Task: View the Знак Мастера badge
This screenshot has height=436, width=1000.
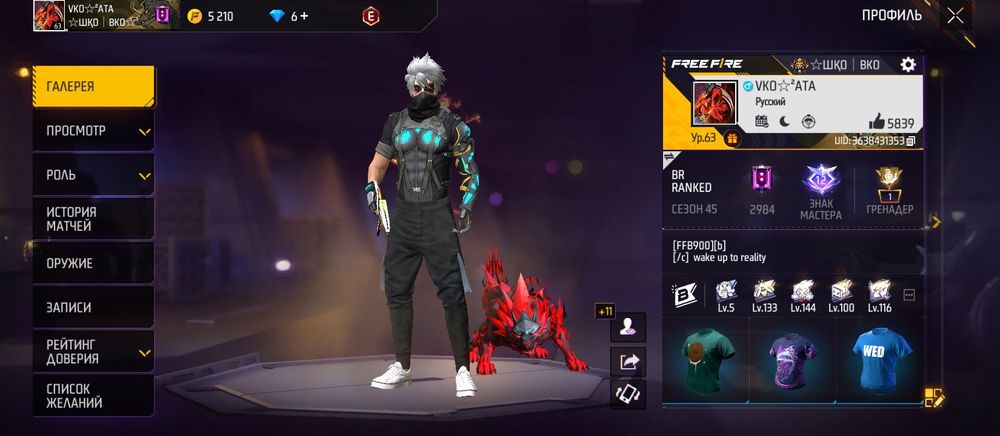Action: point(821,192)
